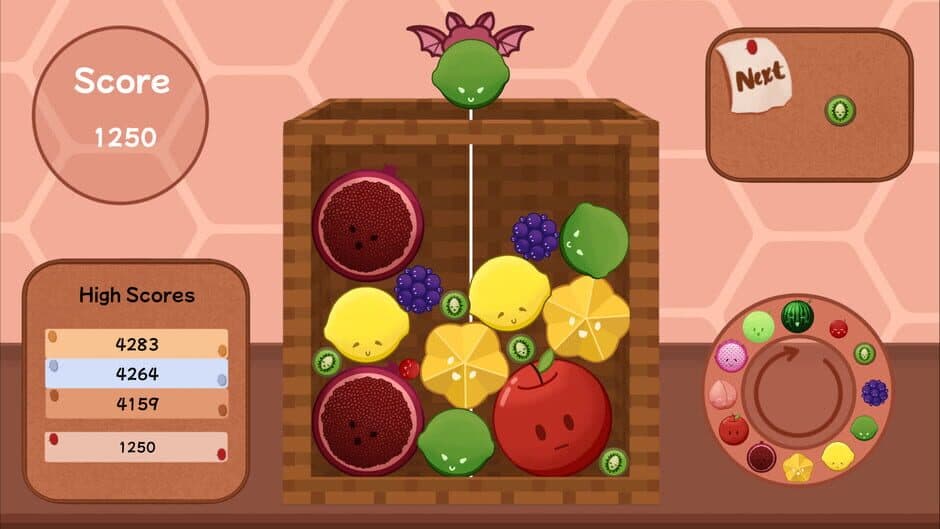
Task: Click the Next note on the corkboard
Action: [x=757, y=77]
